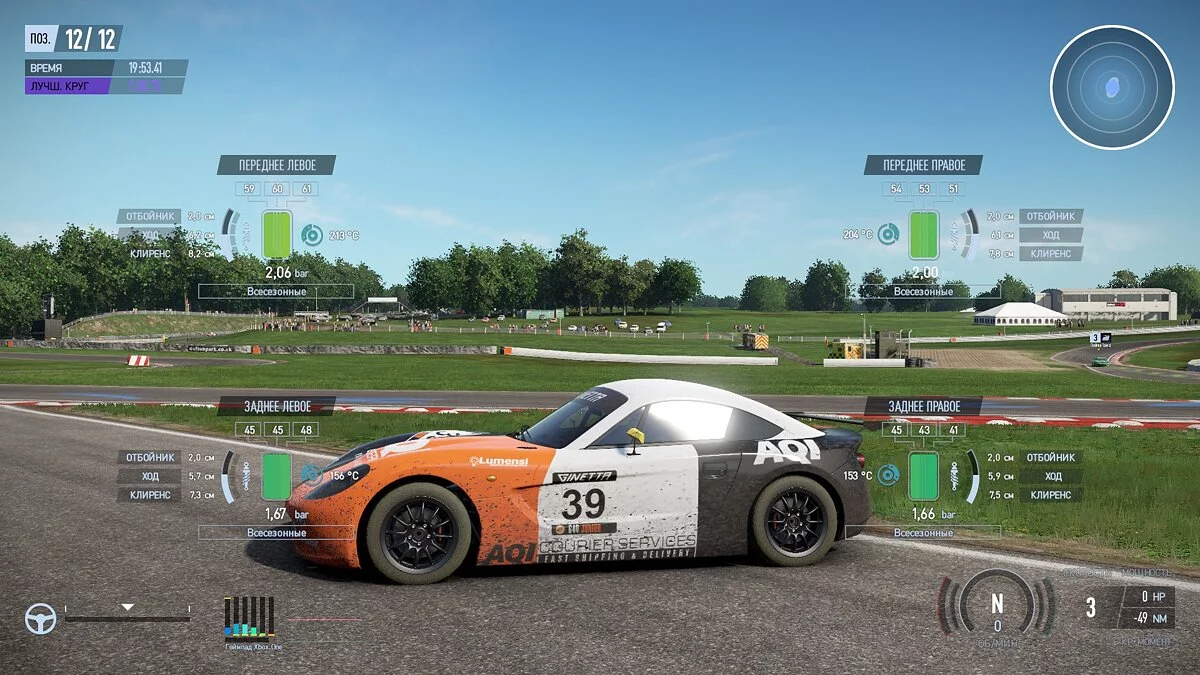Click the gamepad pedal input bars graph

(249, 617)
